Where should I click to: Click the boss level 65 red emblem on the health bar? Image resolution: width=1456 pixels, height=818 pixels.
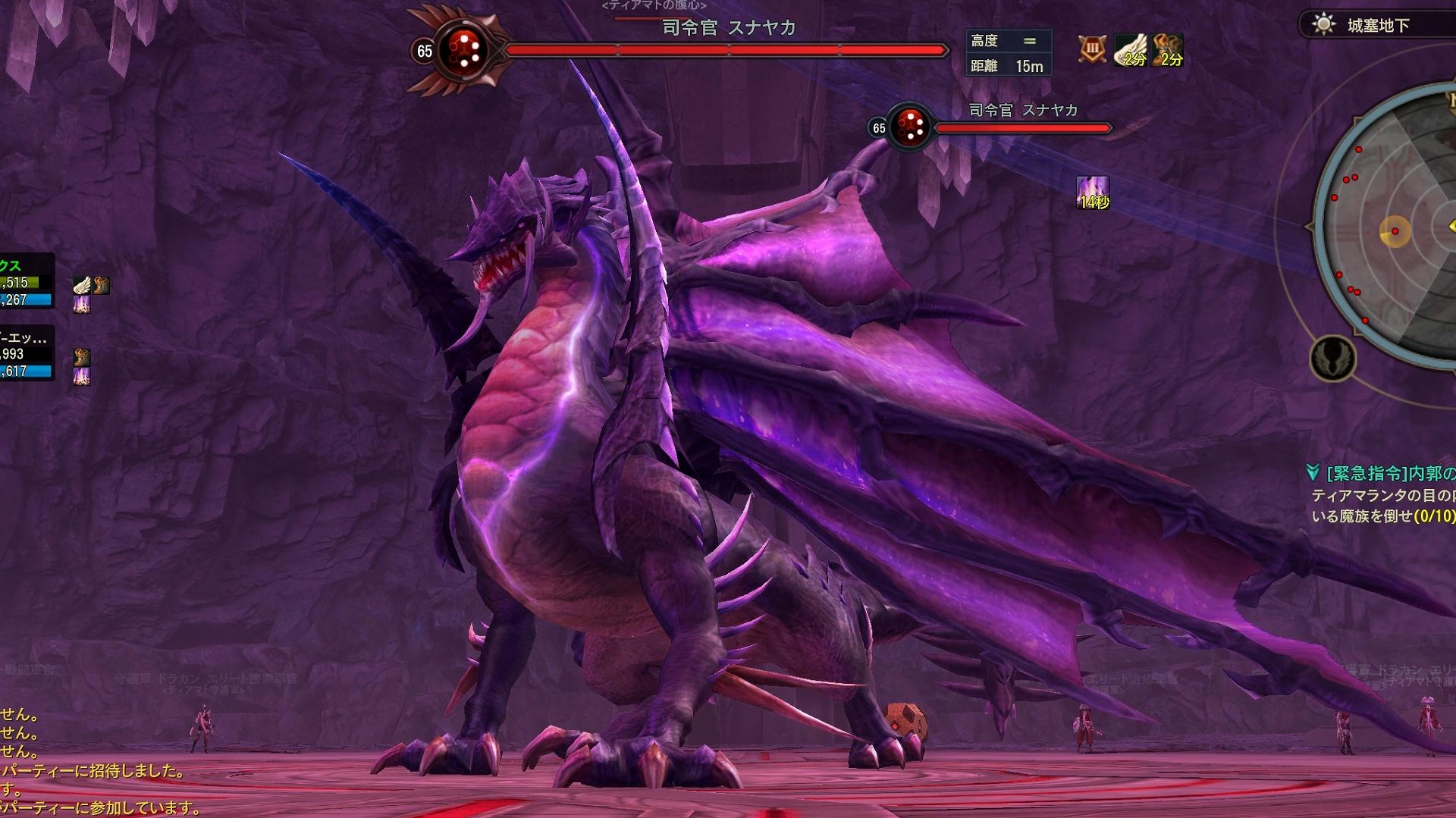pyautogui.click(x=463, y=49)
